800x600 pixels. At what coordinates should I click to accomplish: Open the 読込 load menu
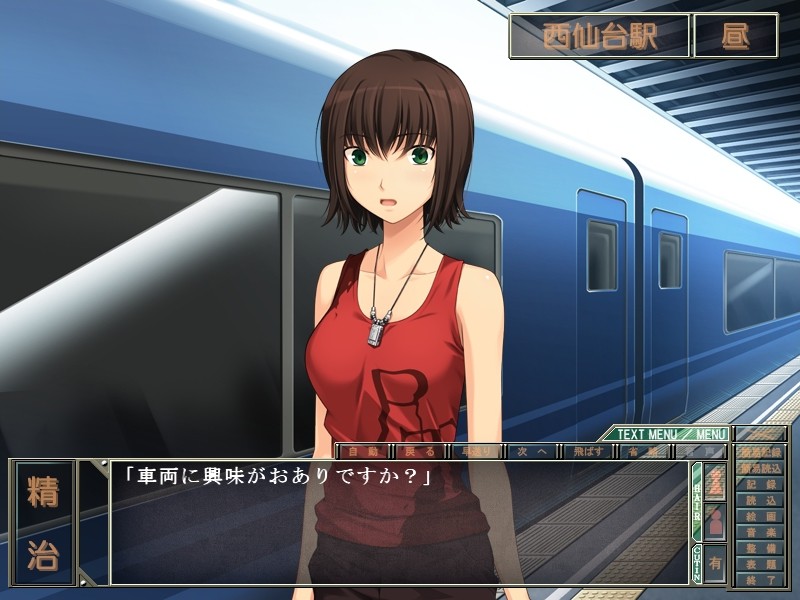point(761,499)
